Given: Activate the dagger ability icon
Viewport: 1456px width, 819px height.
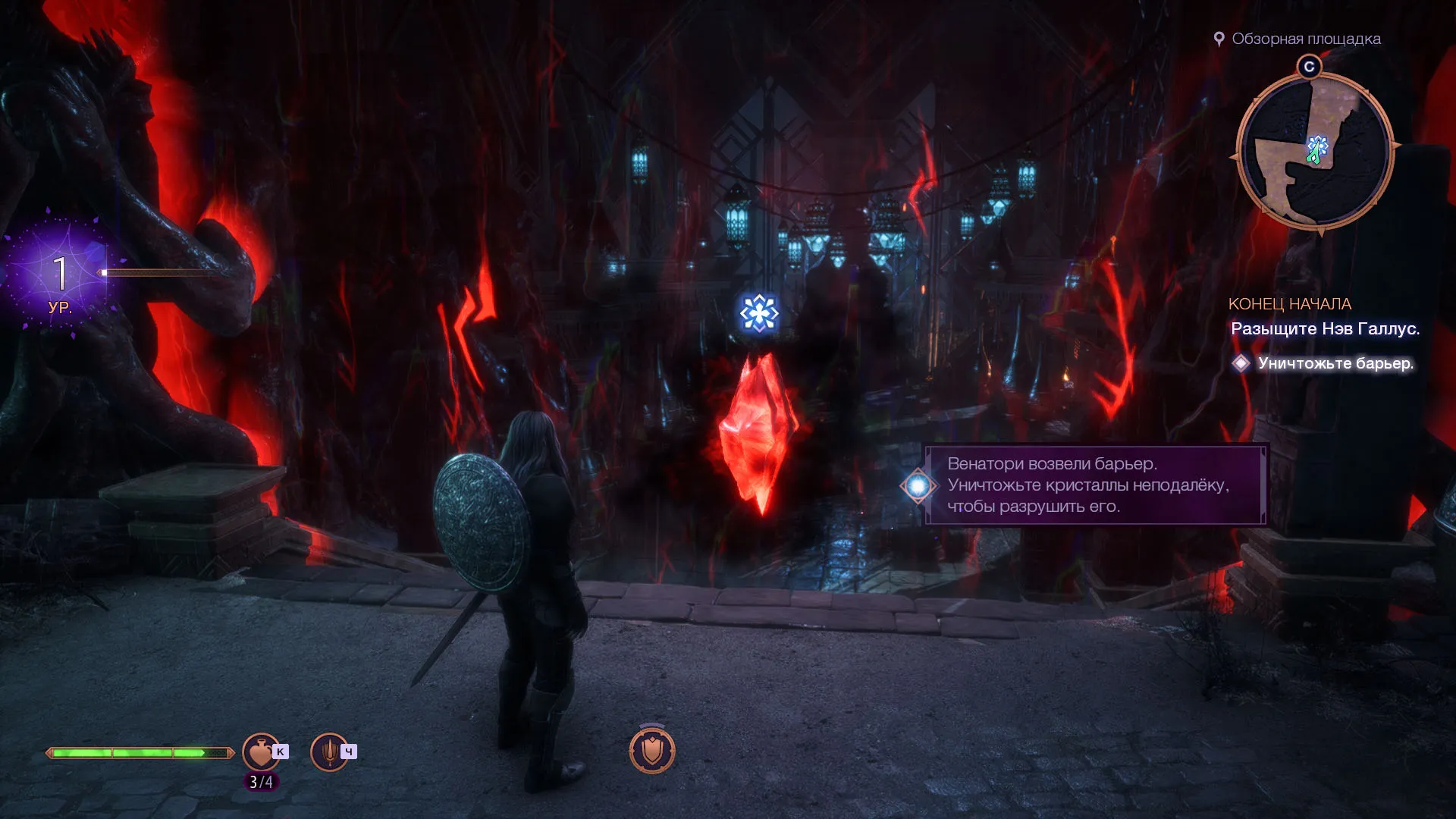Looking at the screenshot, I should [329, 752].
